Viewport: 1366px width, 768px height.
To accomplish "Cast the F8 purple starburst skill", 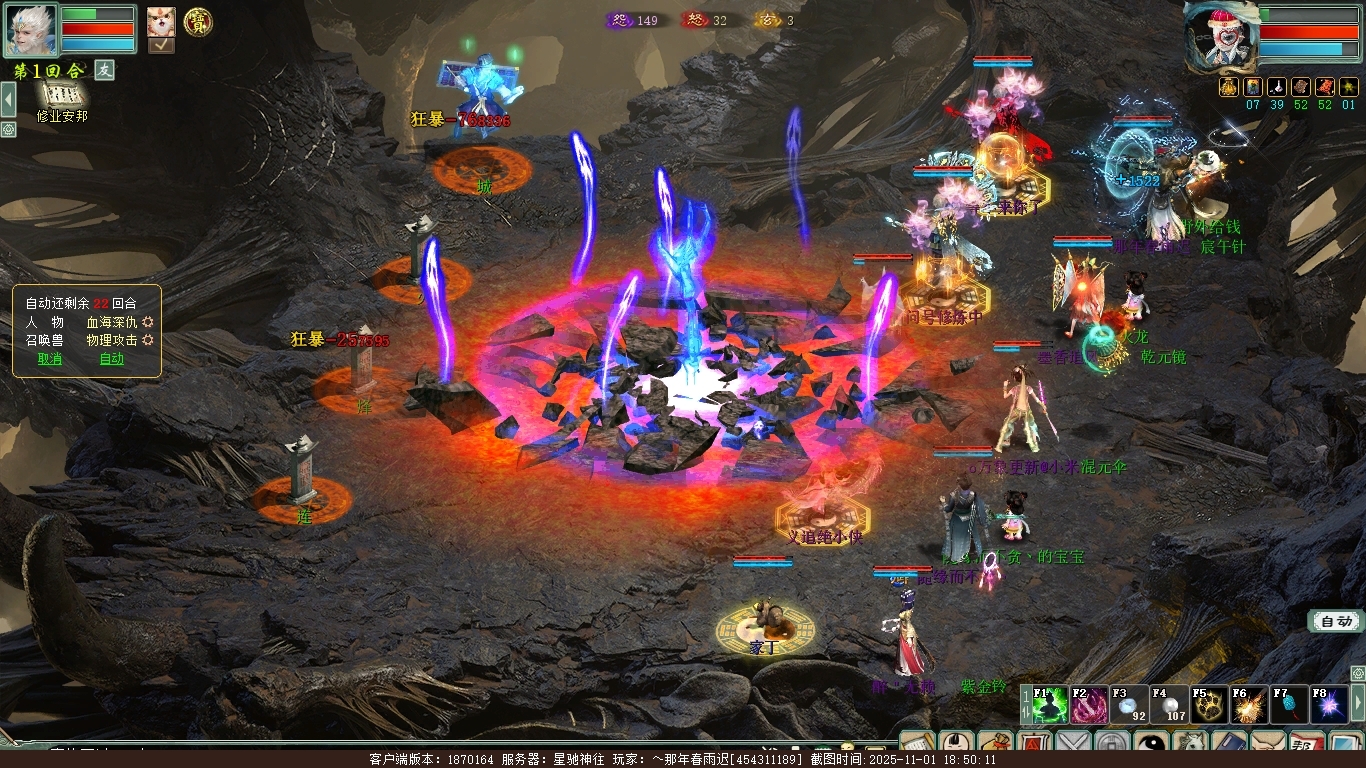I will (x=1329, y=705).
